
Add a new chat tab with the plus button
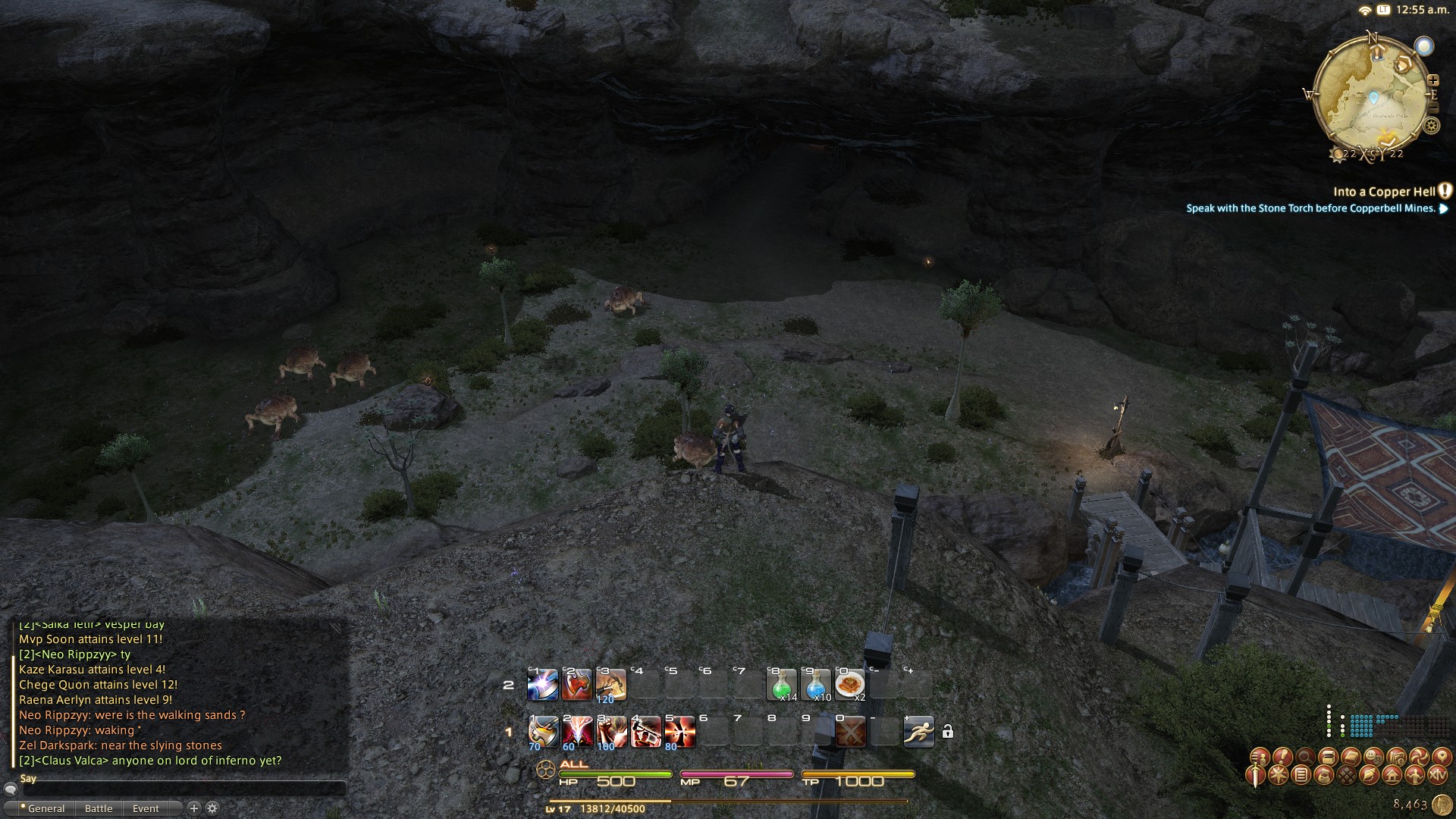[x=193, y=808]
